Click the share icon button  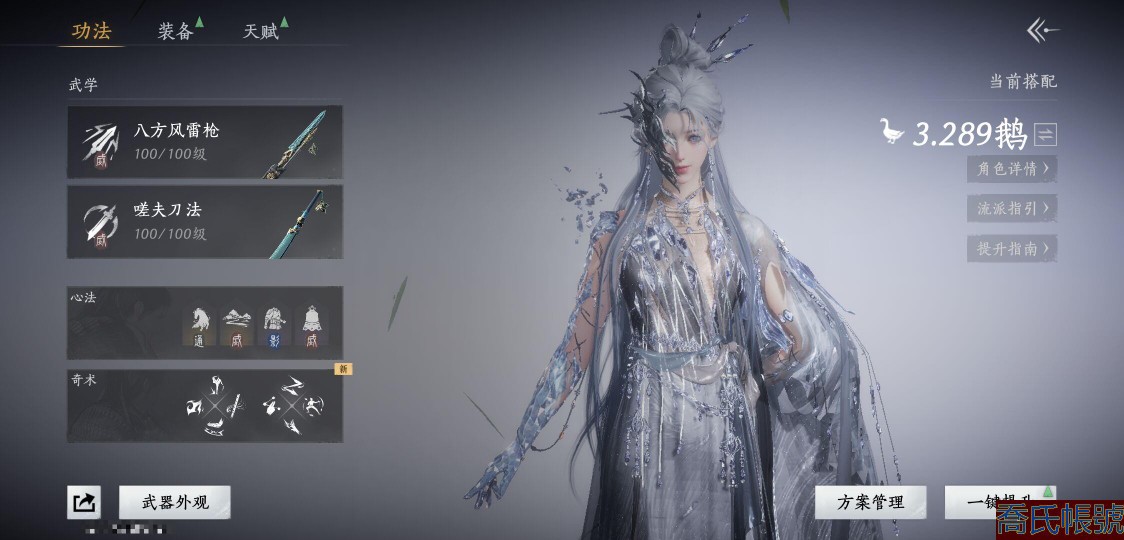[x=84, y=502]
